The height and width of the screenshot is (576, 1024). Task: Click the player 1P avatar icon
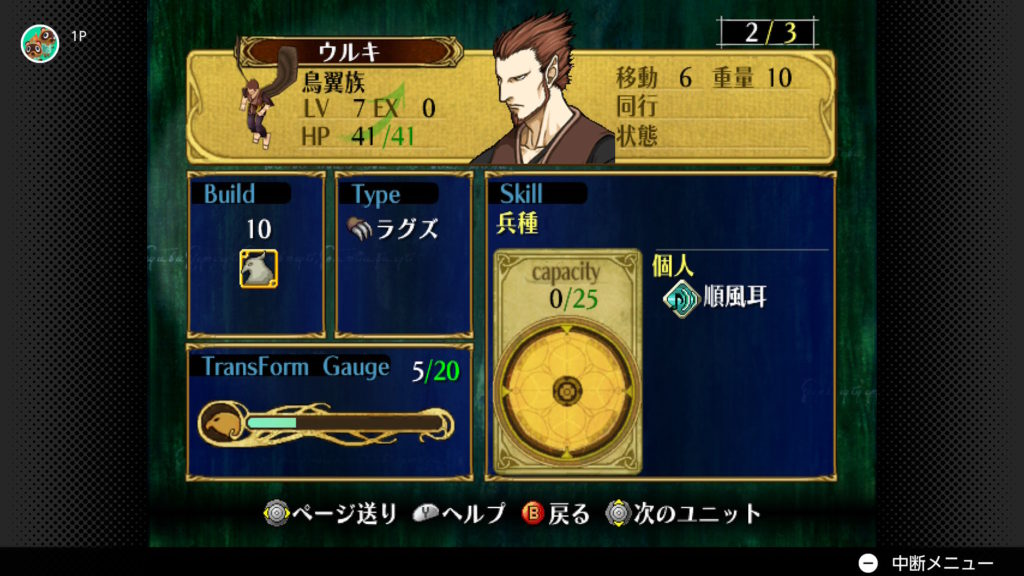(40, 42)
